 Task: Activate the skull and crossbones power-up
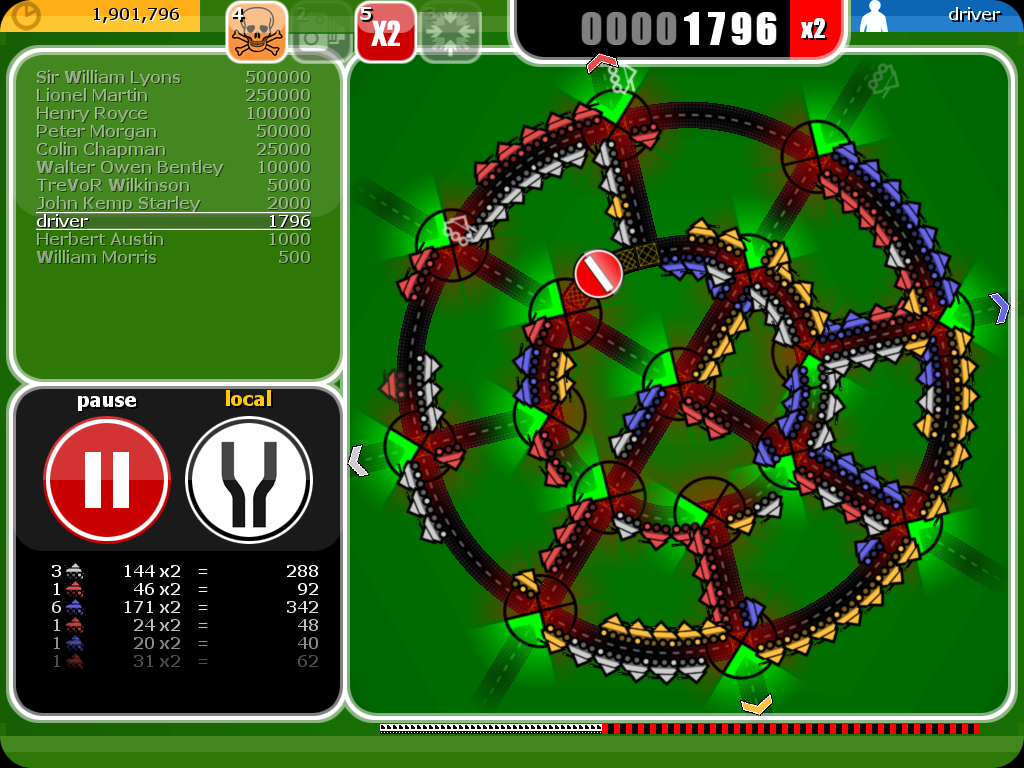[x=257, y=31]
